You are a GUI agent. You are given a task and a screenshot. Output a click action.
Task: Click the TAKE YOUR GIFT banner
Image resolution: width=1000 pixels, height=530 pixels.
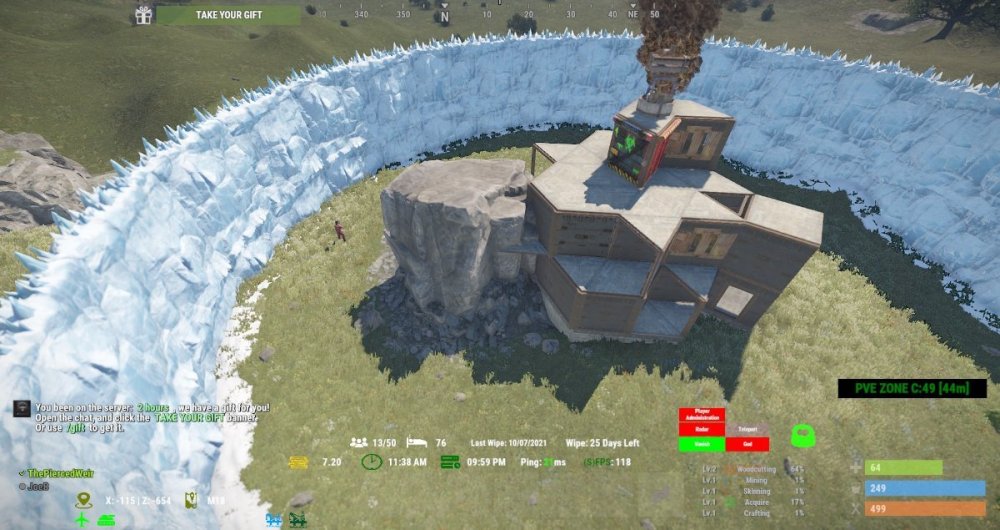click(228, 15)
